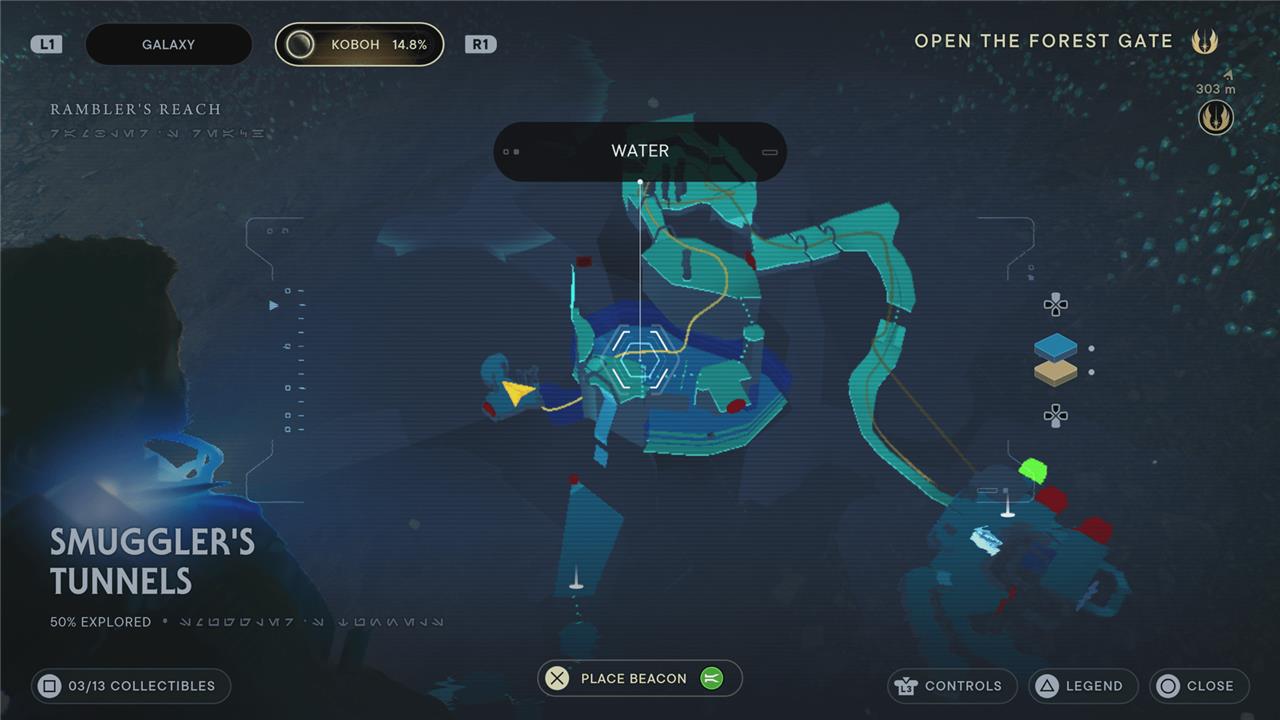Select the Open the Forest Gate objective
The image size is (1280, 720).
pyautogui.click(x=1043, y=42)
